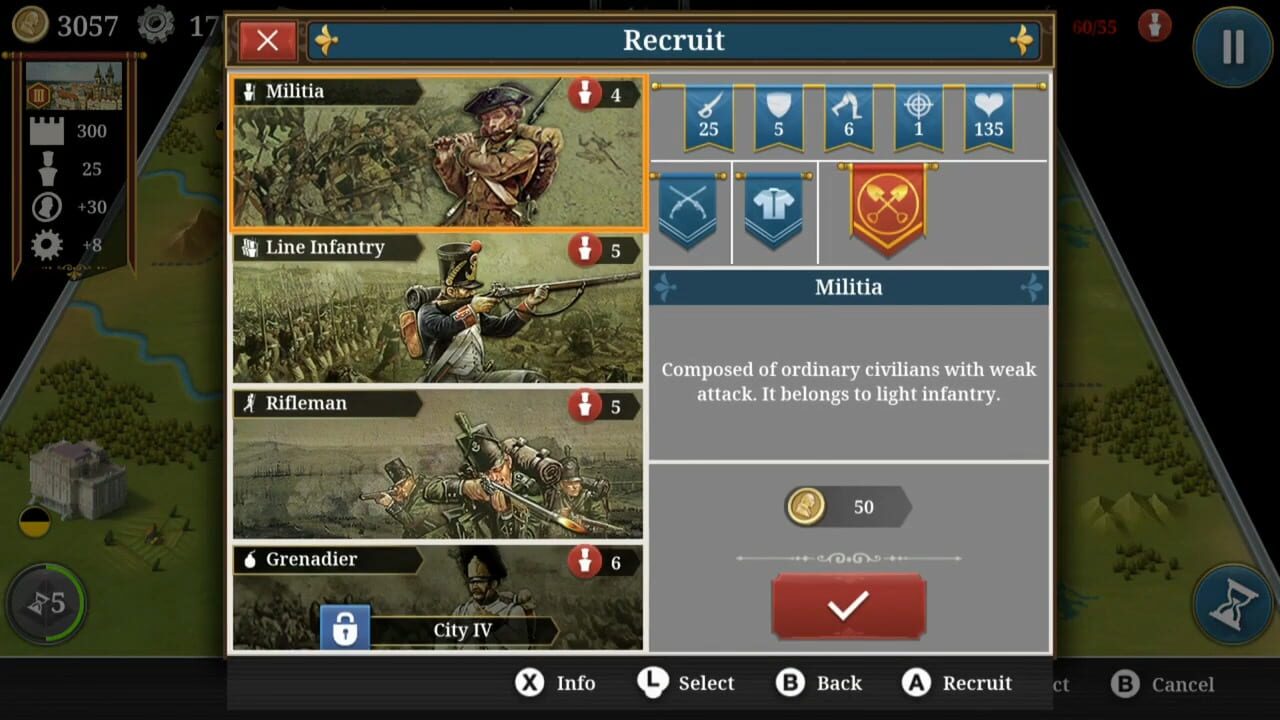This screenshot has width=1280, height=720.
Task: Select the heart health banner showing 135
Action: click(989, 115)
